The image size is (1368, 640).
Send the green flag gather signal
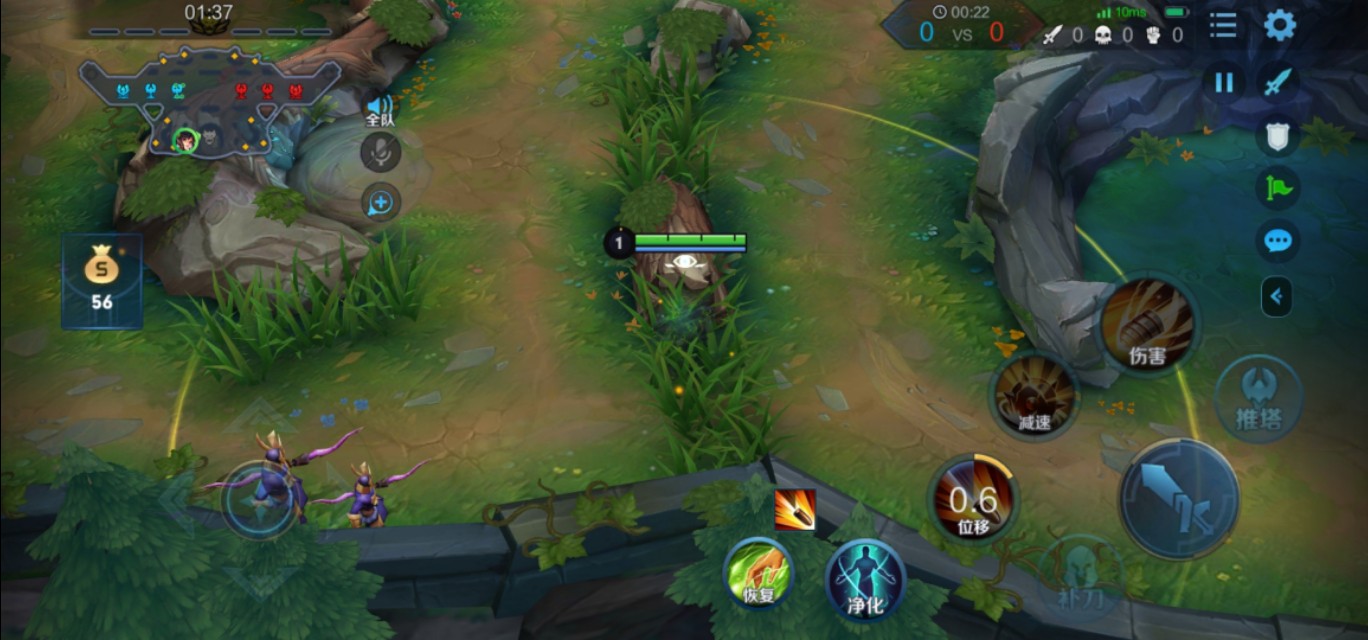point(1278,188)
